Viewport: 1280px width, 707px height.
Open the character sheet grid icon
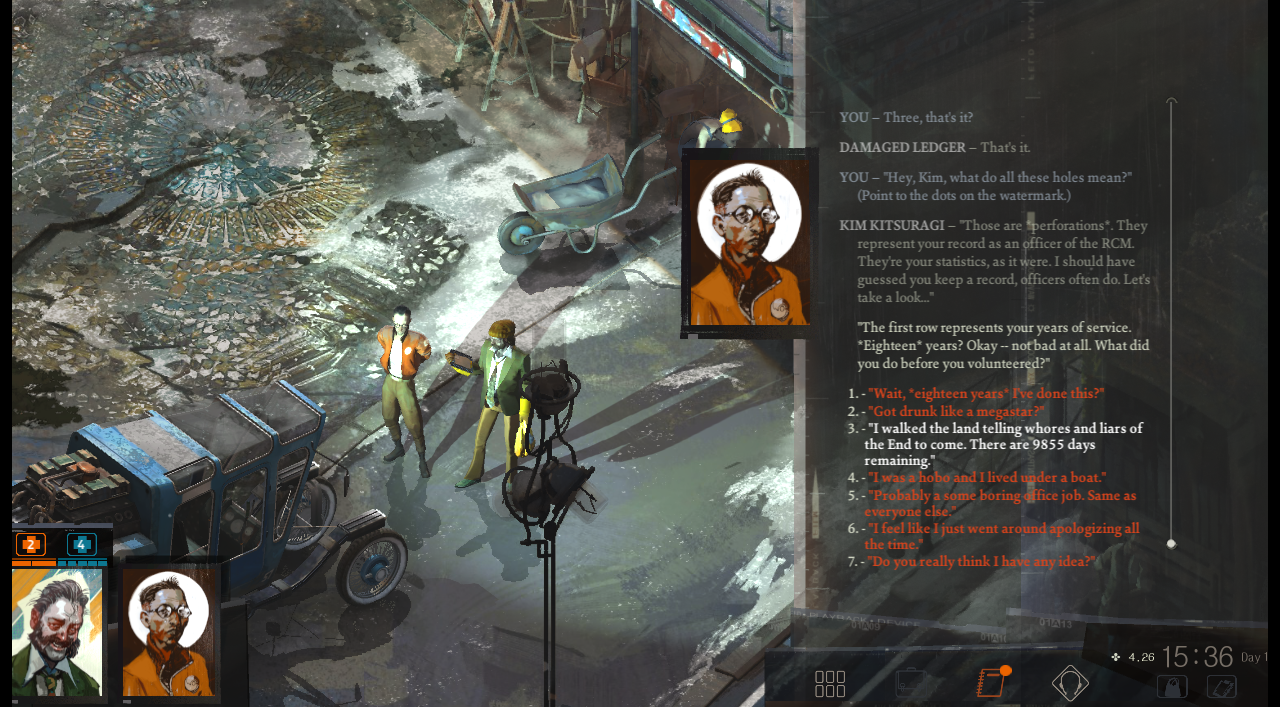(830, 684)
